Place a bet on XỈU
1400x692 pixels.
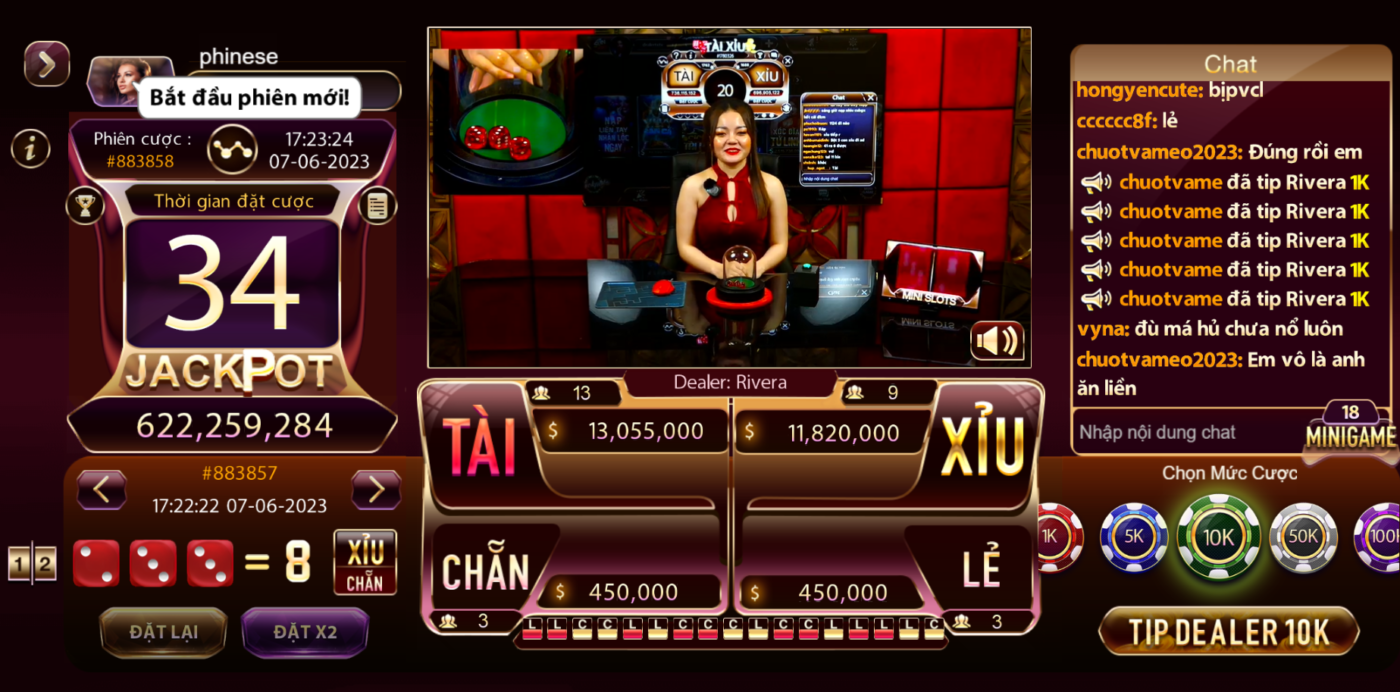pyautogui.click(x=983, y=445)
